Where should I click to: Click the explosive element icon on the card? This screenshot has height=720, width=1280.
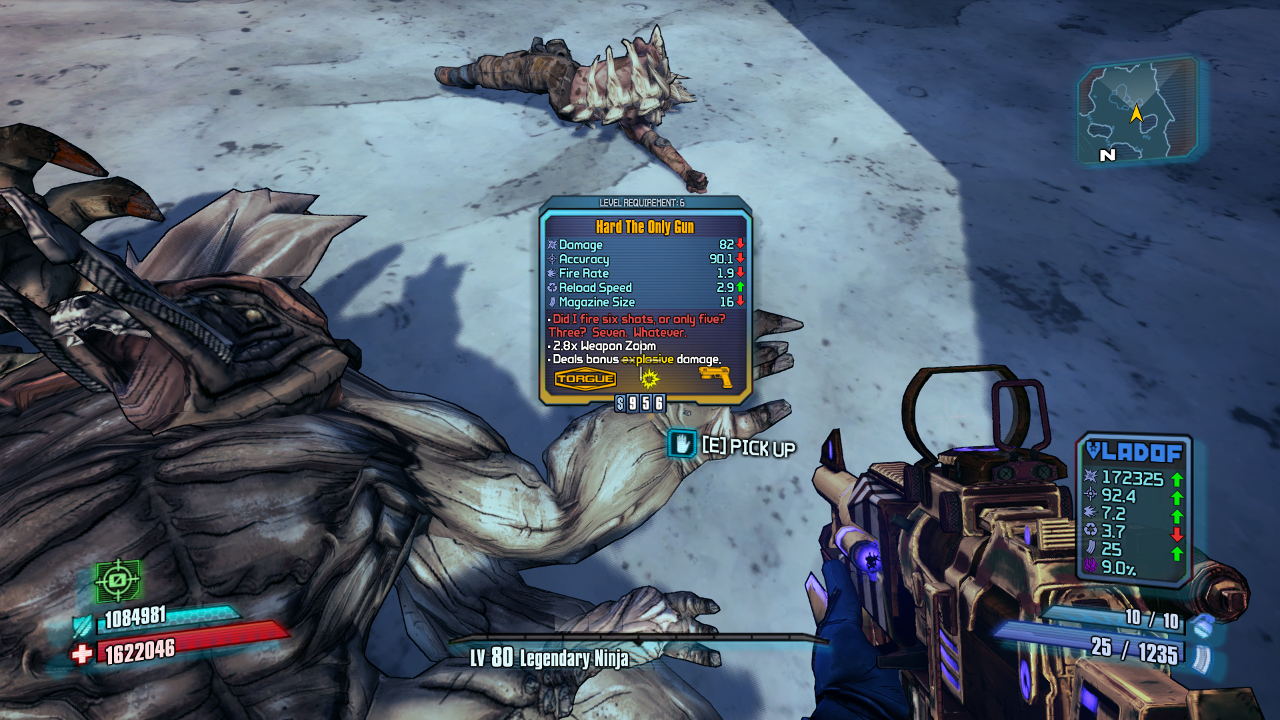coord(651,379)
